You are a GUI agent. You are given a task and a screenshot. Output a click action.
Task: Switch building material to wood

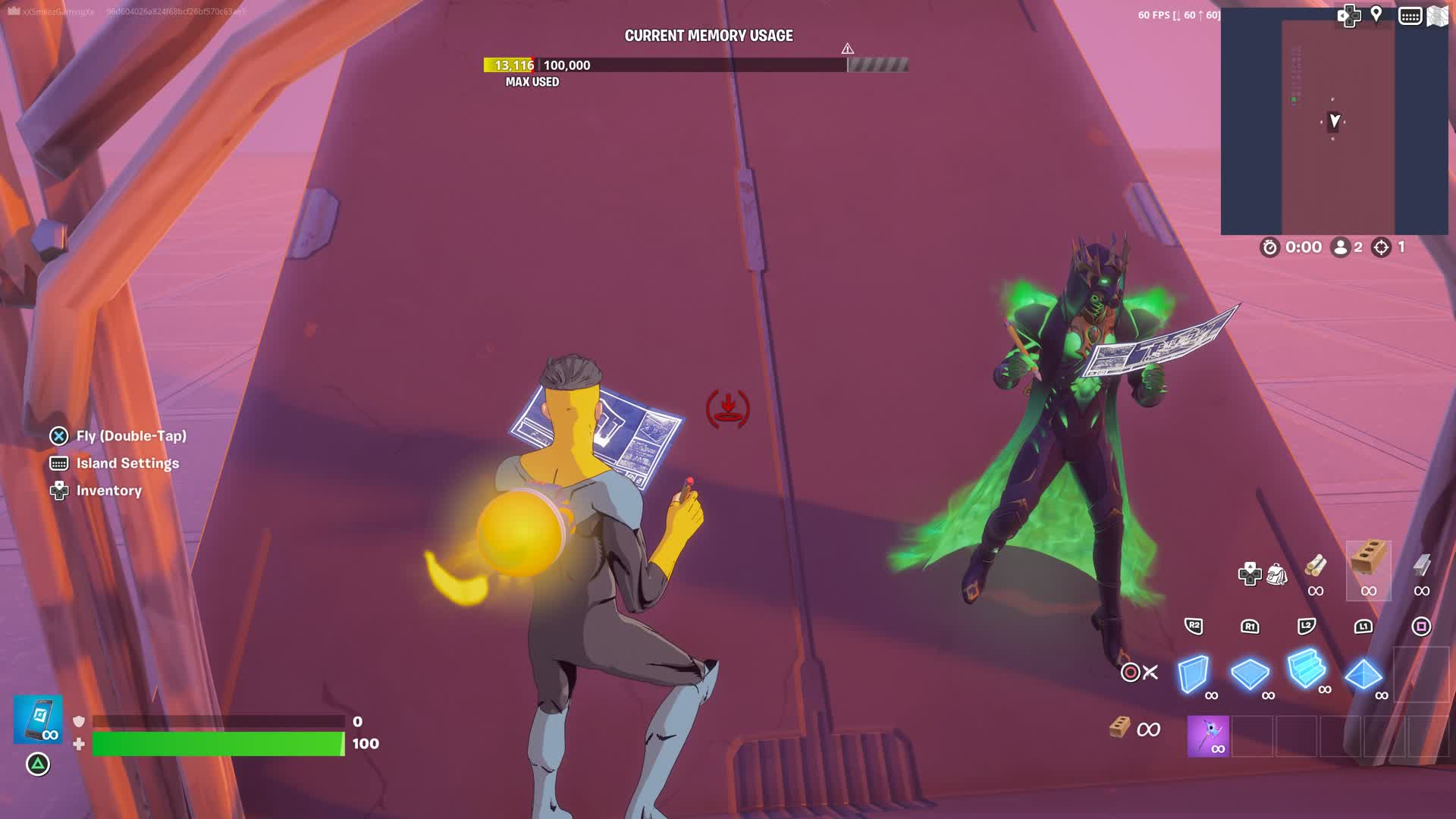point(1316,566)
